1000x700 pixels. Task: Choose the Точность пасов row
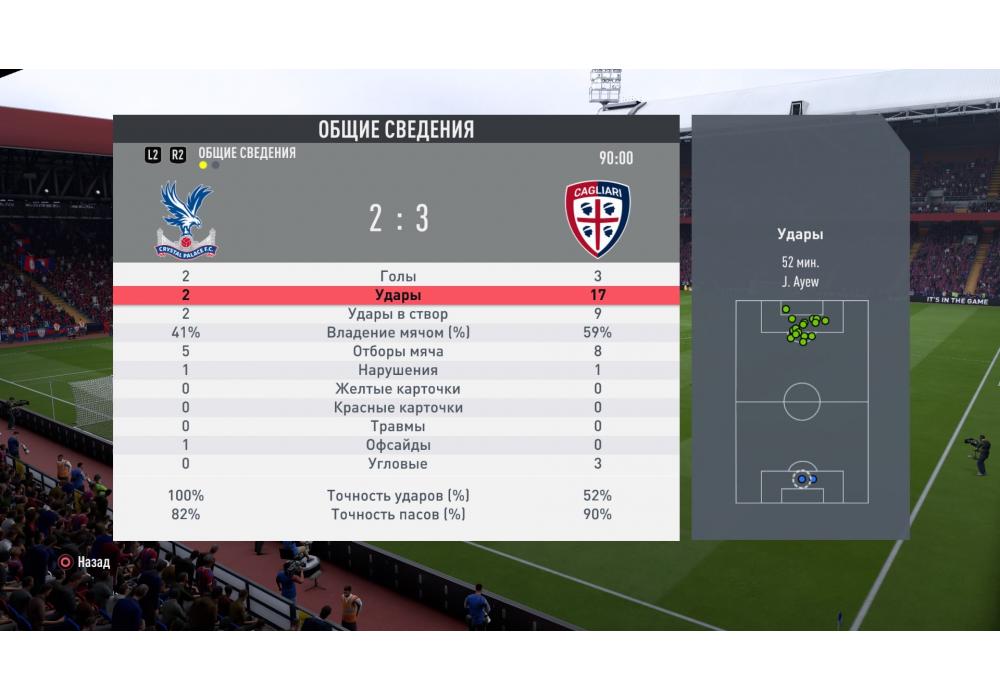398,514
